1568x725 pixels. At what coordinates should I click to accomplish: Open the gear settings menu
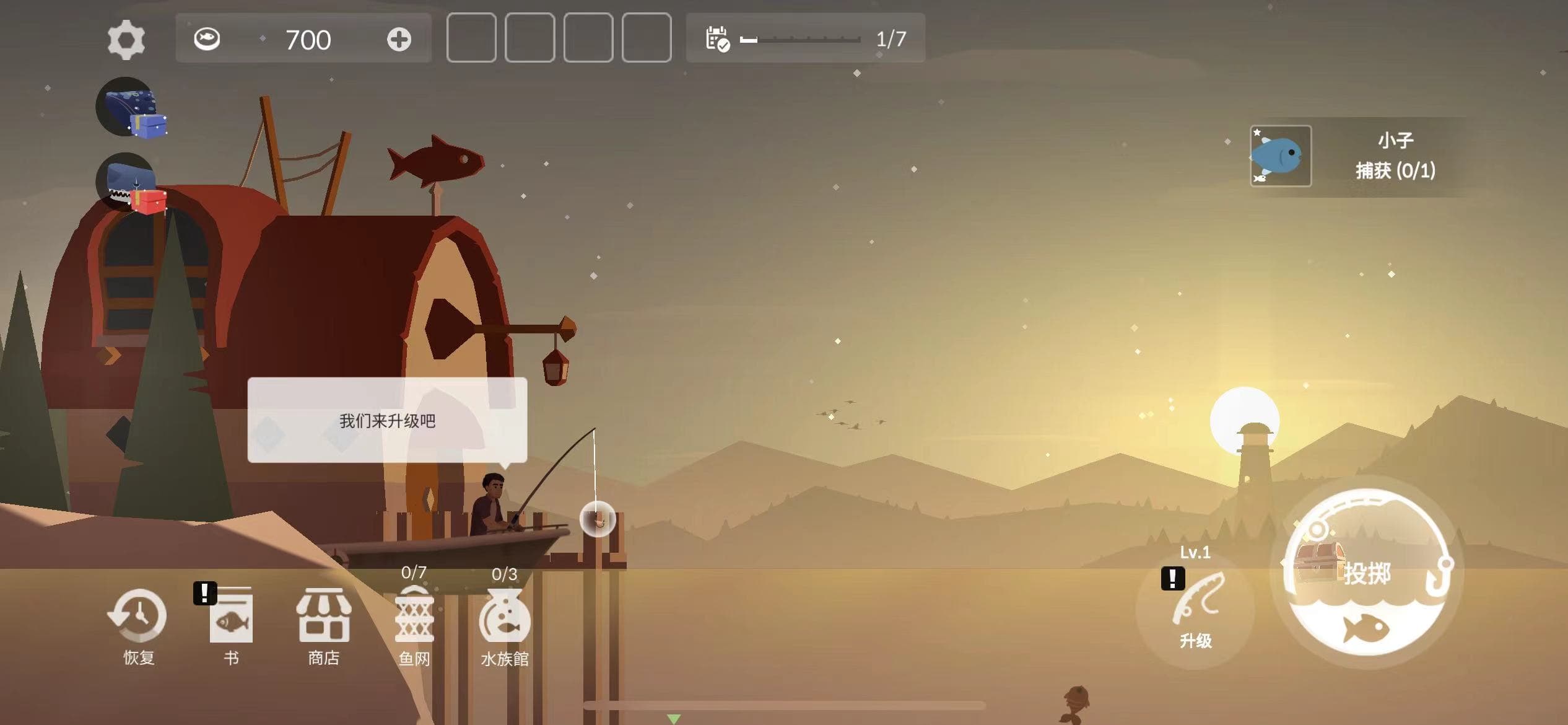click(126, 40)
